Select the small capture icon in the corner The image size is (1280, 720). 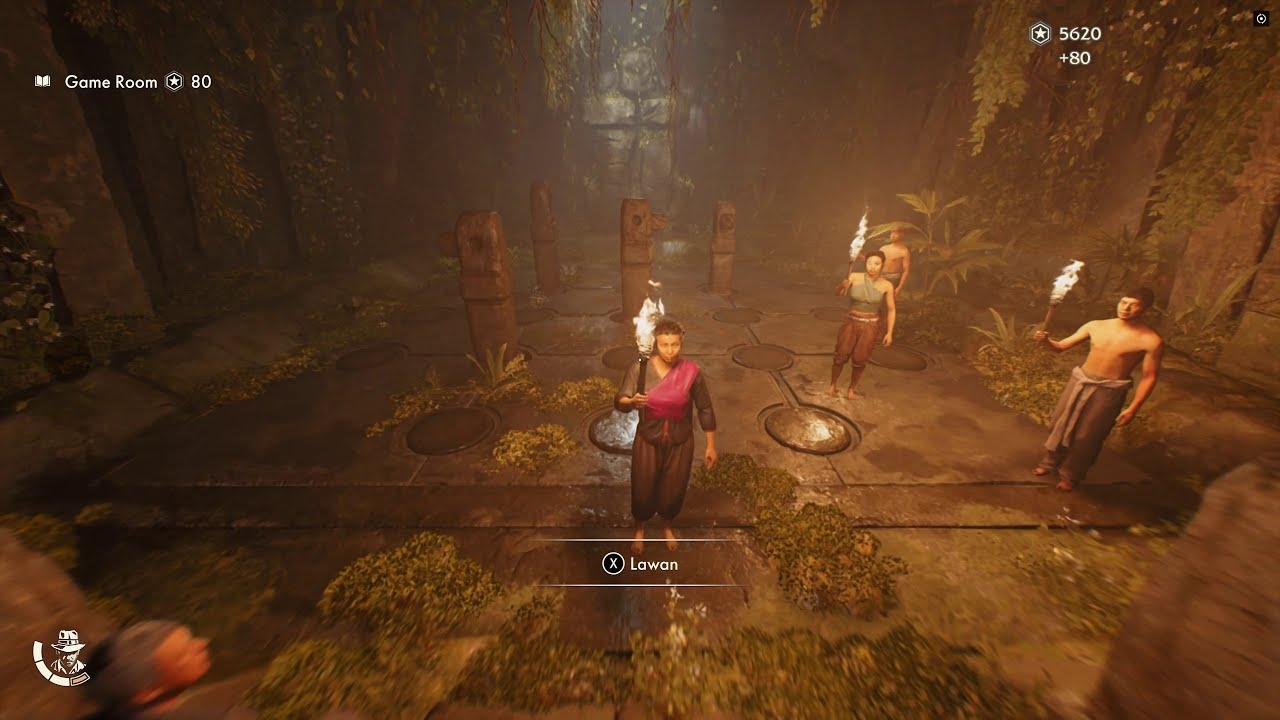coord(1260,18)
